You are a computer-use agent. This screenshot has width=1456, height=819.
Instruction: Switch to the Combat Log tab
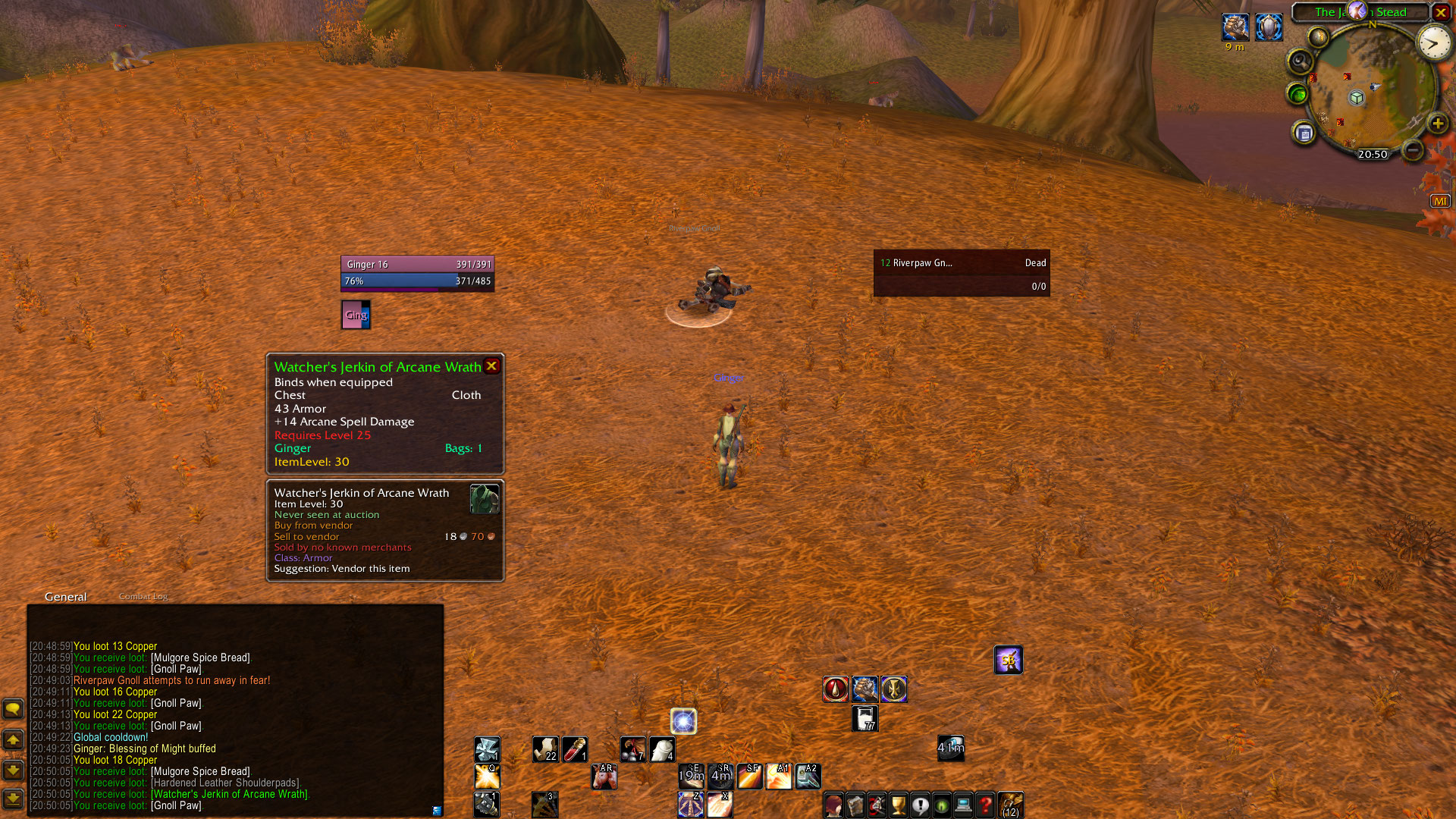point(143,597)
